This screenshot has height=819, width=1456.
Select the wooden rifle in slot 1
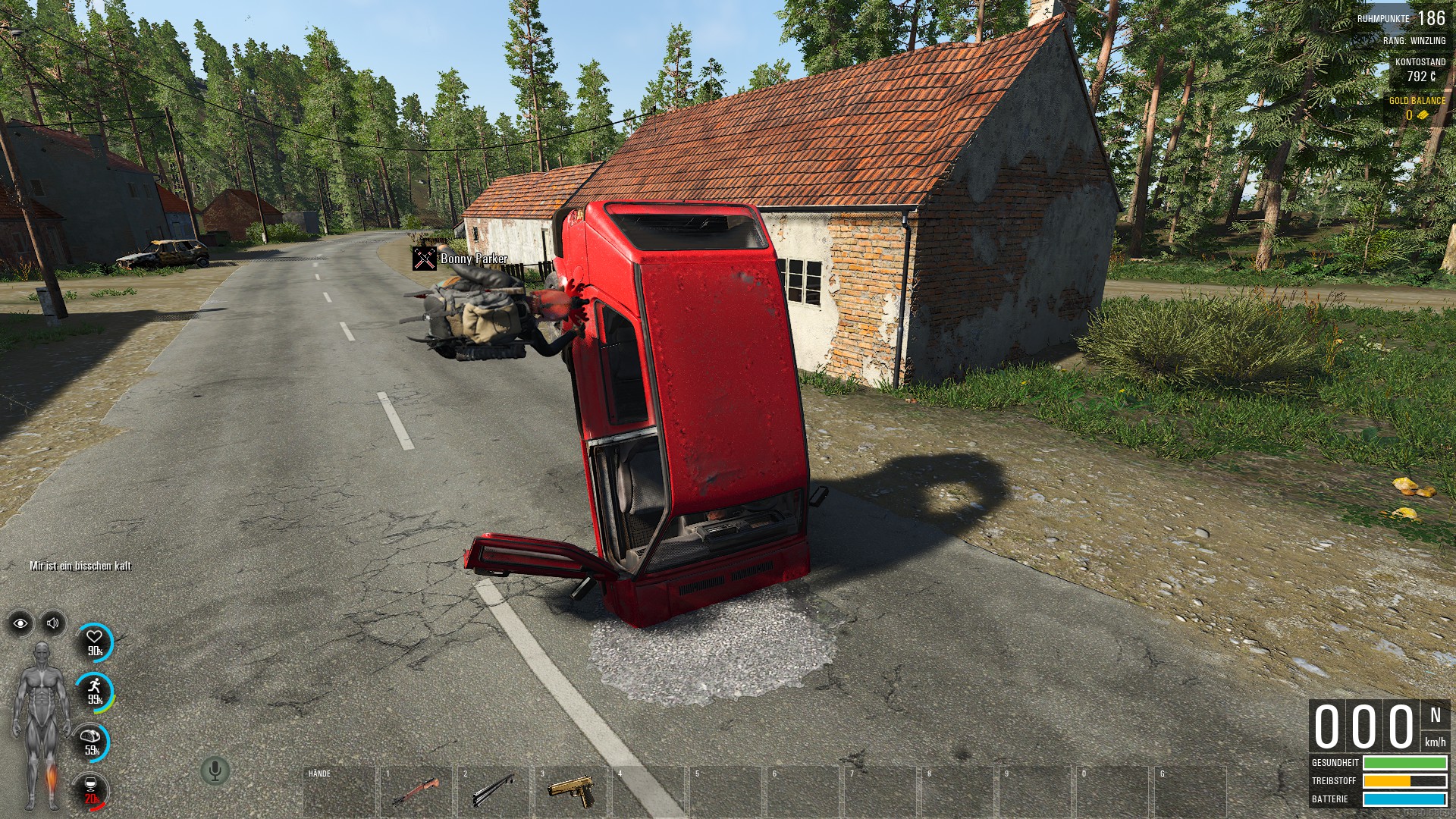click(416, 791)
